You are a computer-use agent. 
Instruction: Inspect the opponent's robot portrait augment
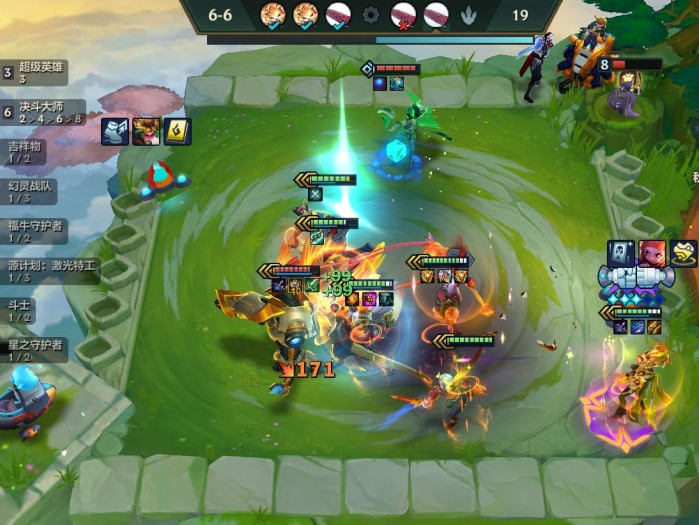[x=622, y=253]
